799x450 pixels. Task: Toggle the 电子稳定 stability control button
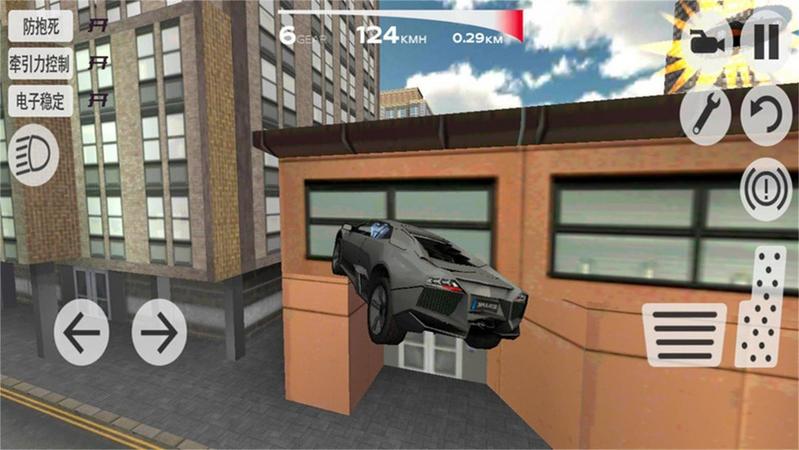click(40, 101)
